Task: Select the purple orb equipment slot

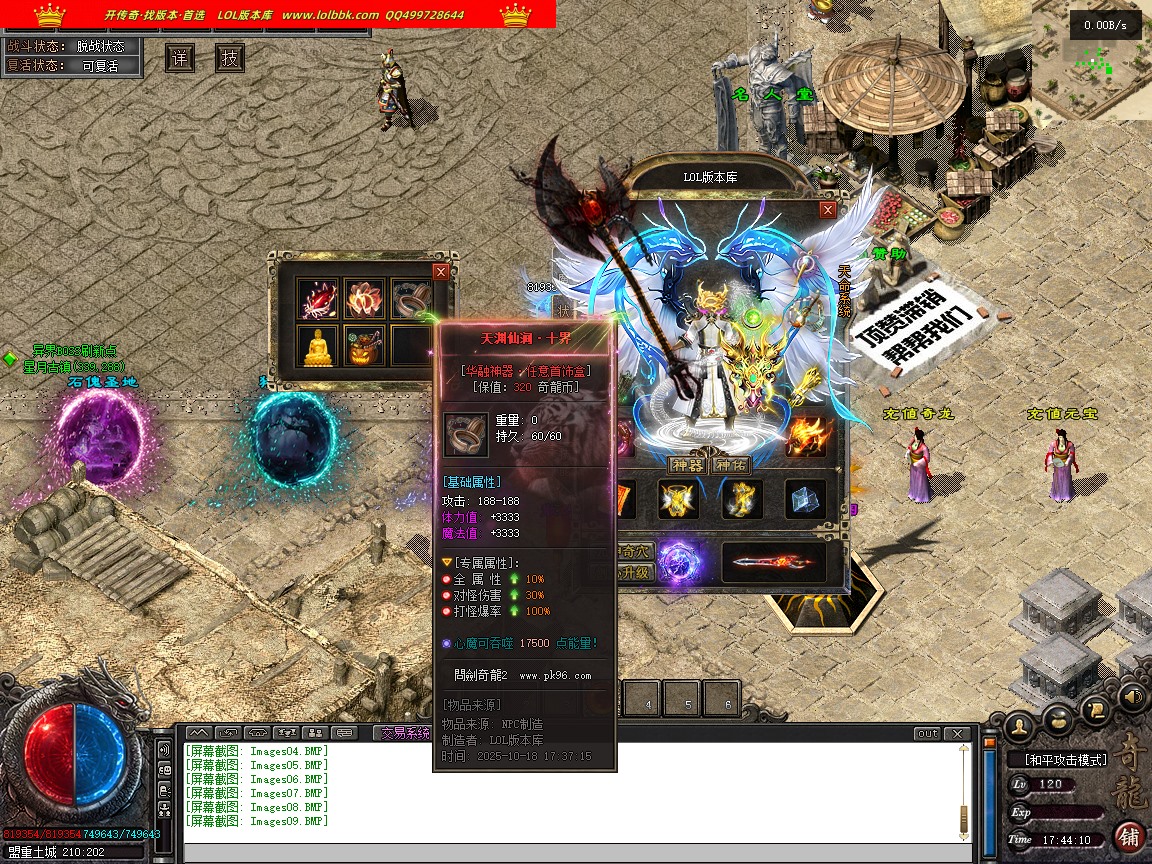Action: (678, 562)
